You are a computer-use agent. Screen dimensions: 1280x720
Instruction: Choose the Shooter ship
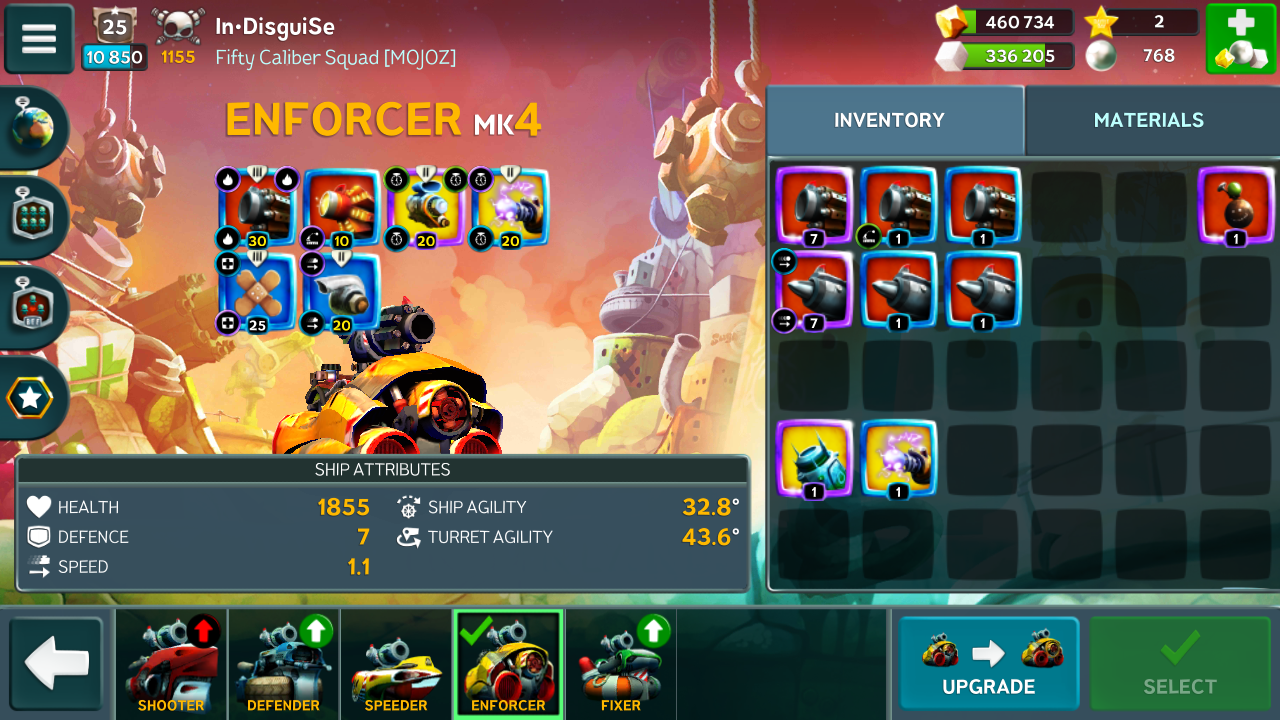[x=171, y=664]
